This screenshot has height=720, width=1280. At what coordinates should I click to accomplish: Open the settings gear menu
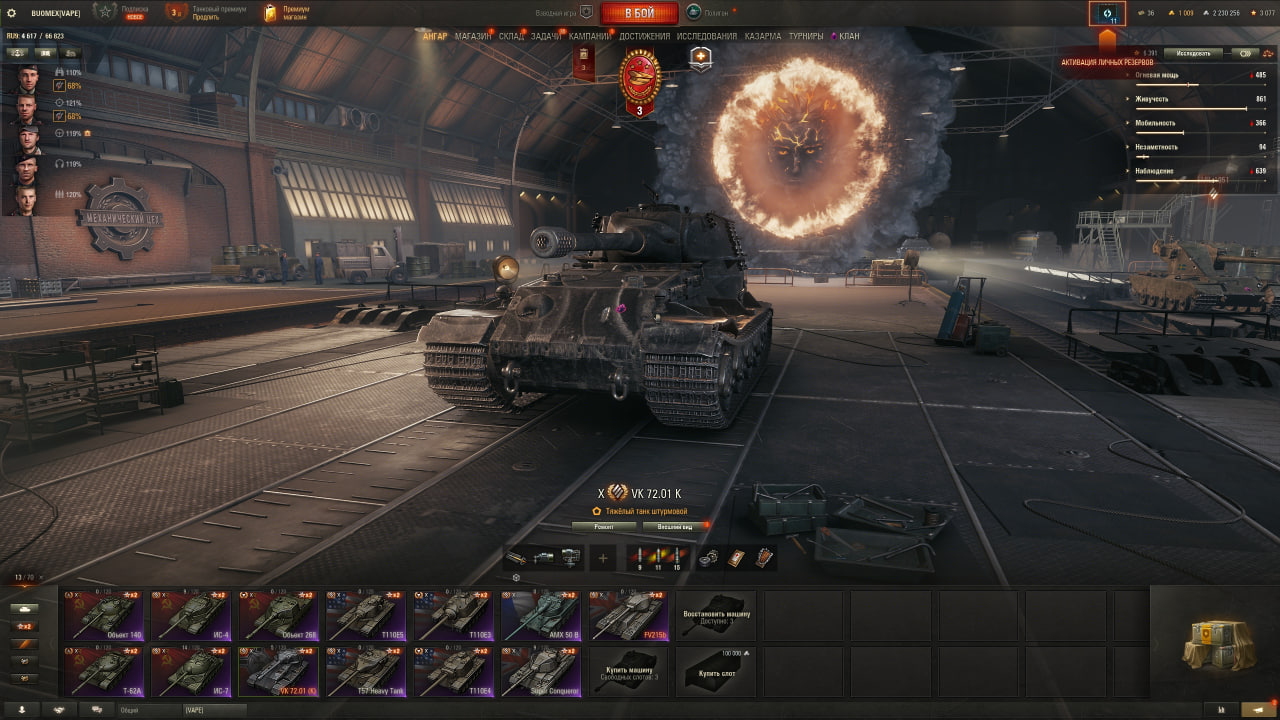[13, 13]
